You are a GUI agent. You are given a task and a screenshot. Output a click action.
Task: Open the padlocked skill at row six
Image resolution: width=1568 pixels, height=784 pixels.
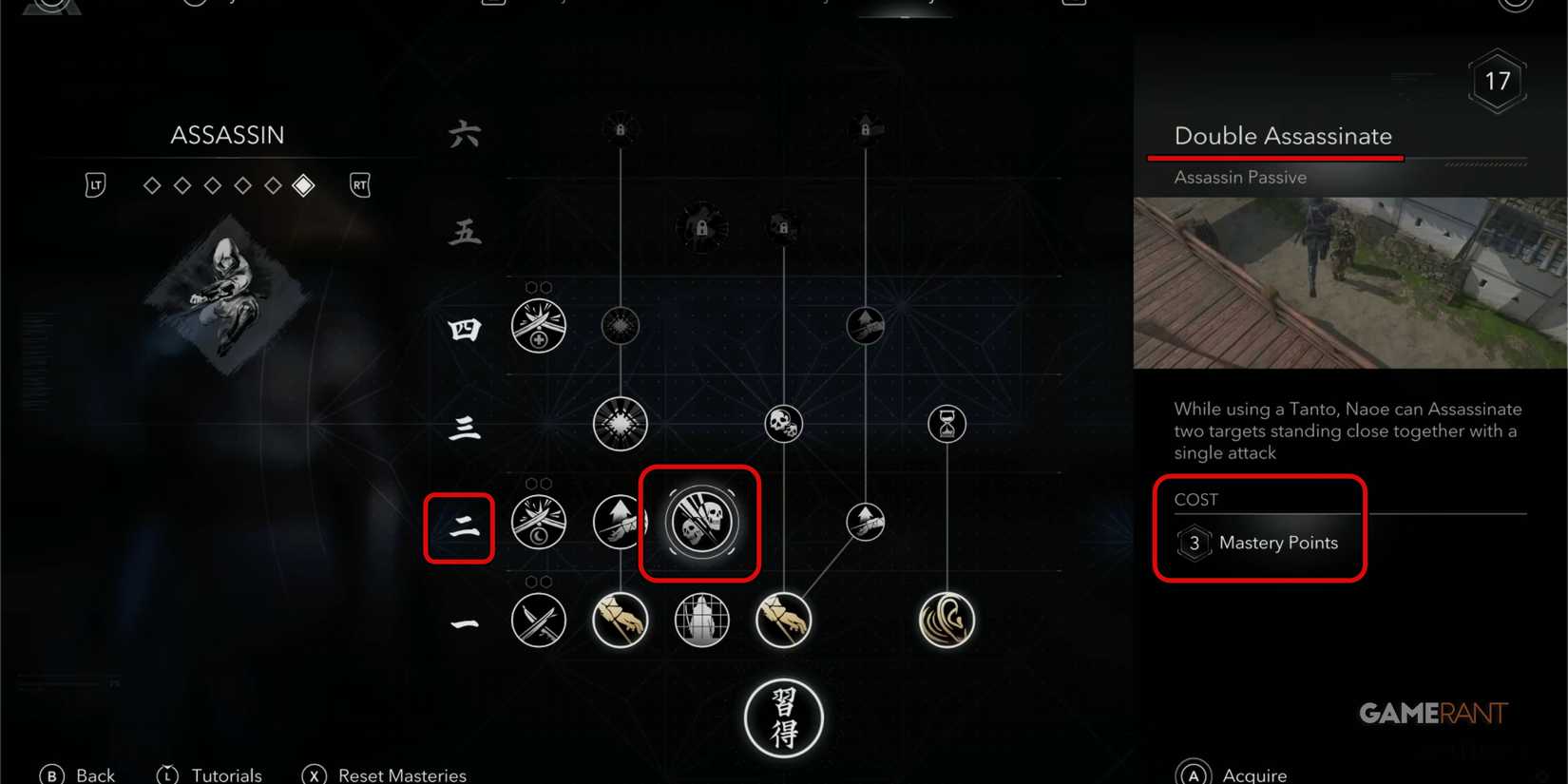tap(621, 130)
